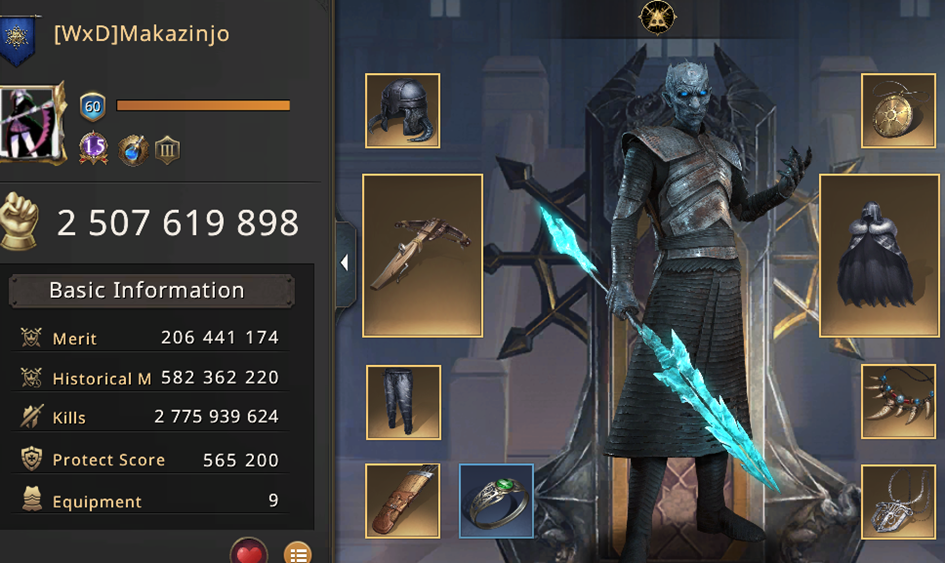Select the leather quiver slot
The width and height of the screenshot is (945, 563).
[403, 500]
